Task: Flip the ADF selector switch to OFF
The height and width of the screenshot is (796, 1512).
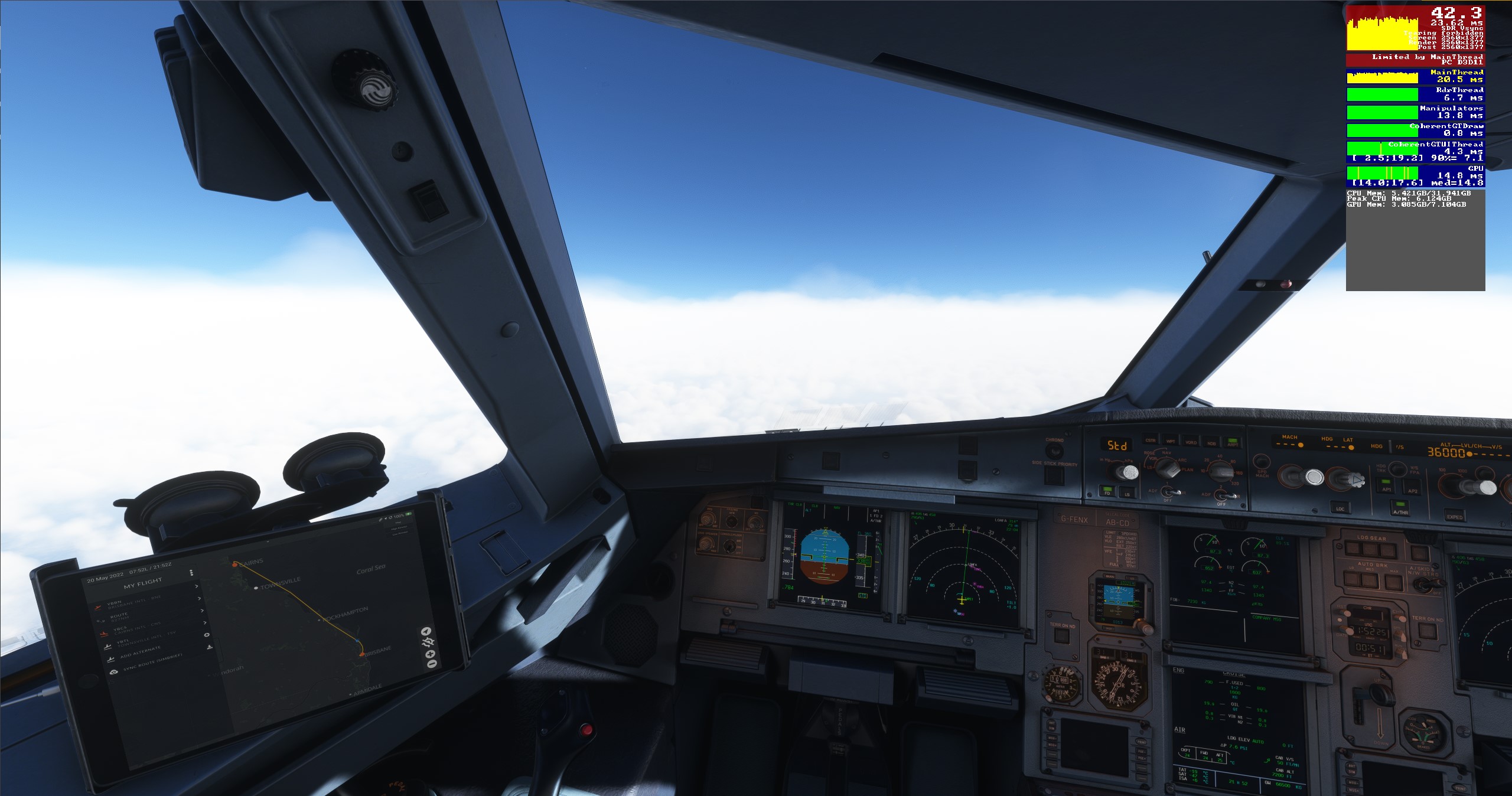Action: click(x=1168, y=494)
